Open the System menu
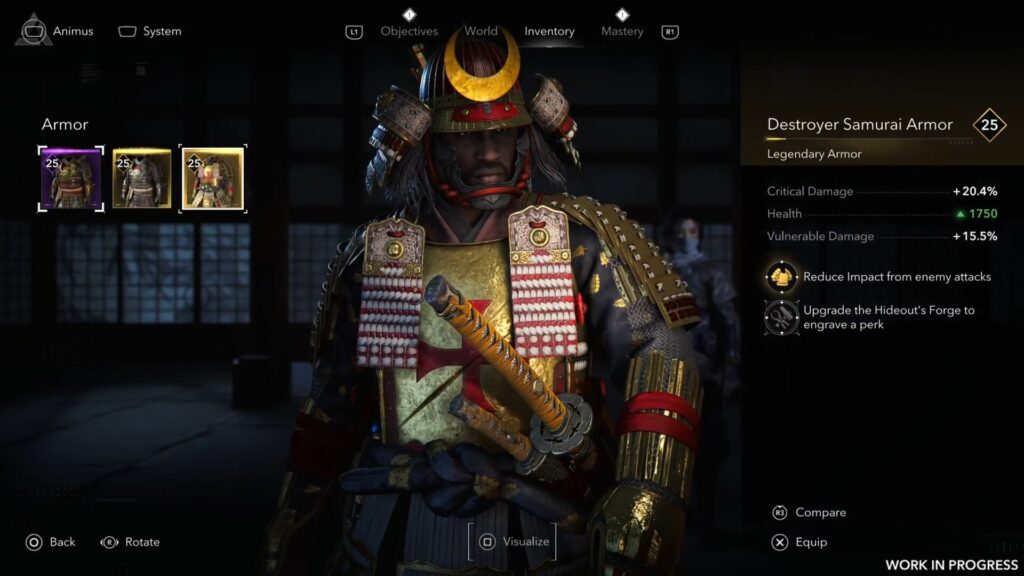Viewport: 1024px width, 576px height. 150,31
